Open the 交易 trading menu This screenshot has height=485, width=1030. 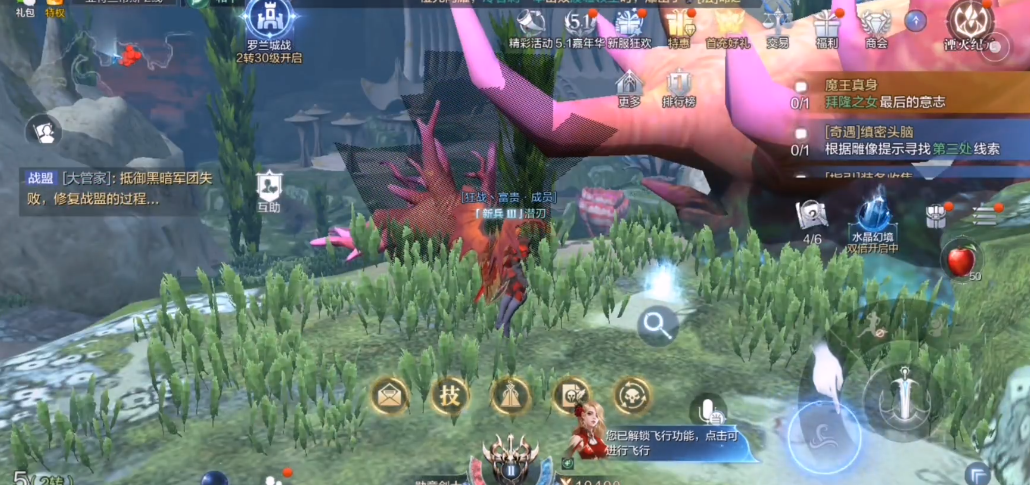[x=776, y=25]
